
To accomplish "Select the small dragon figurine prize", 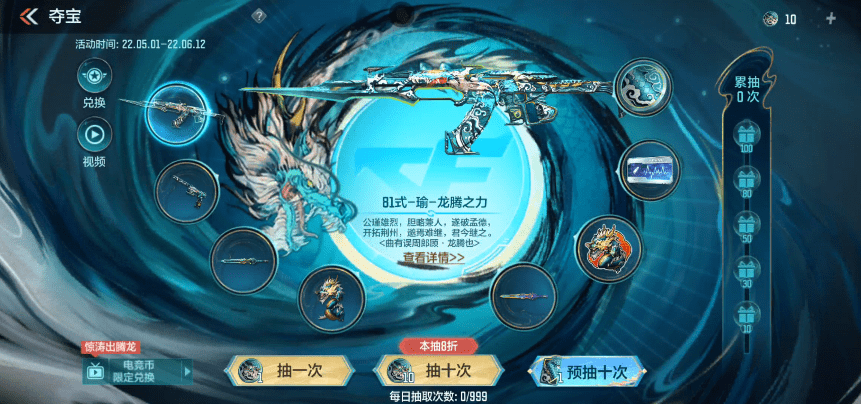I will (x=331, y=297).
